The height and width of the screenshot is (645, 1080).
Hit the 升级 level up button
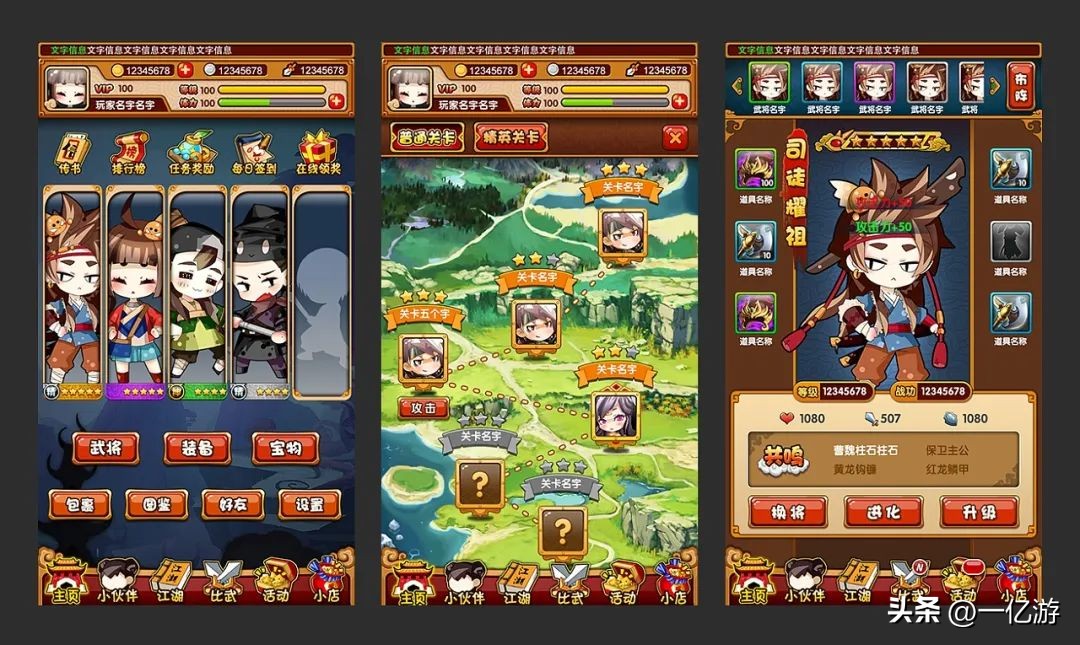pos(979,512)
